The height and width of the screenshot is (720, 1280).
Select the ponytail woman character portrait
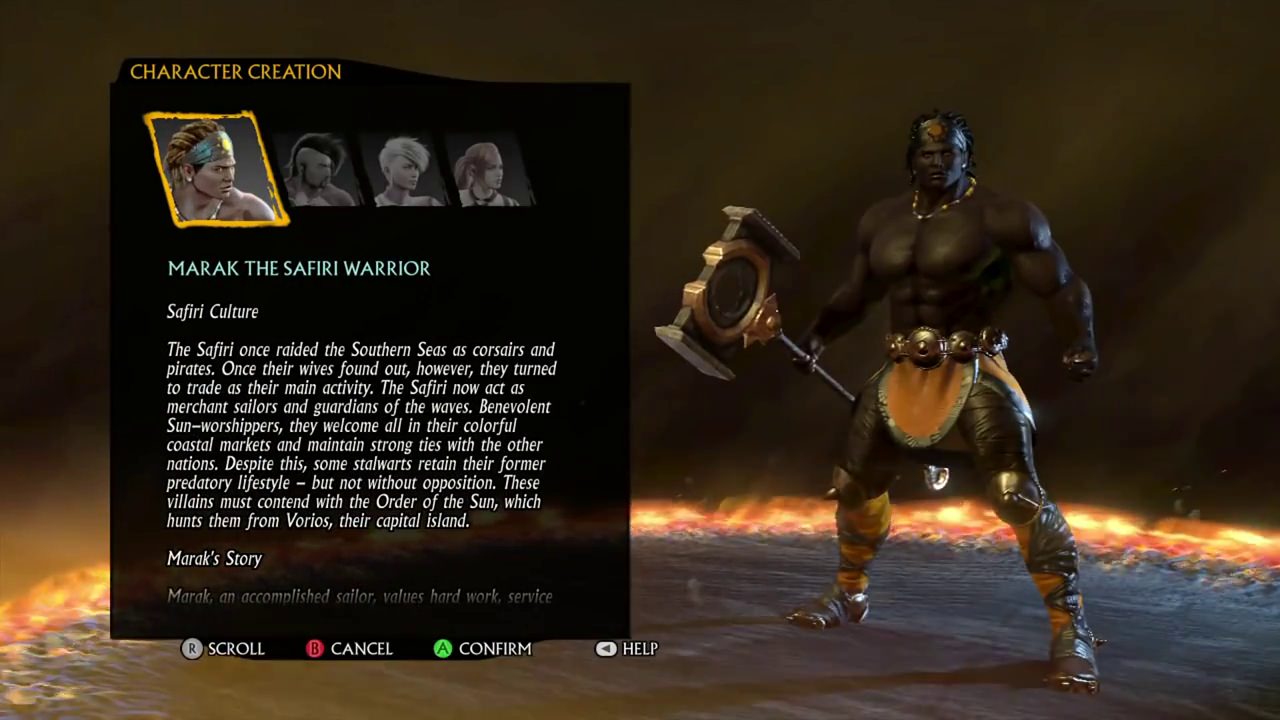488,170
